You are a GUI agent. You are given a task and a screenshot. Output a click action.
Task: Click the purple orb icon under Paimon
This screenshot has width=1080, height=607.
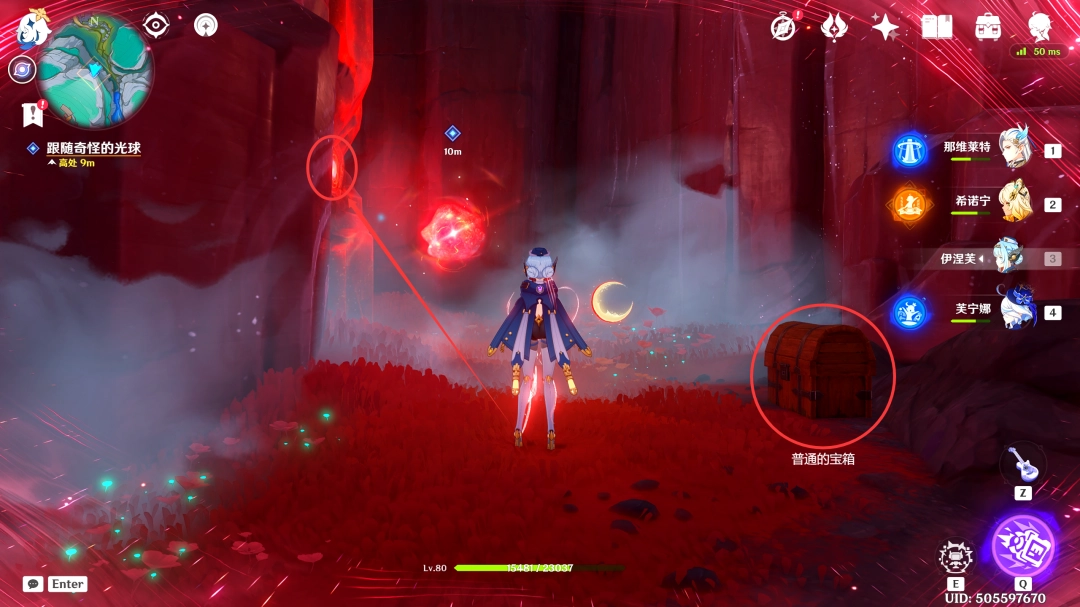click(x=22, y=69)
